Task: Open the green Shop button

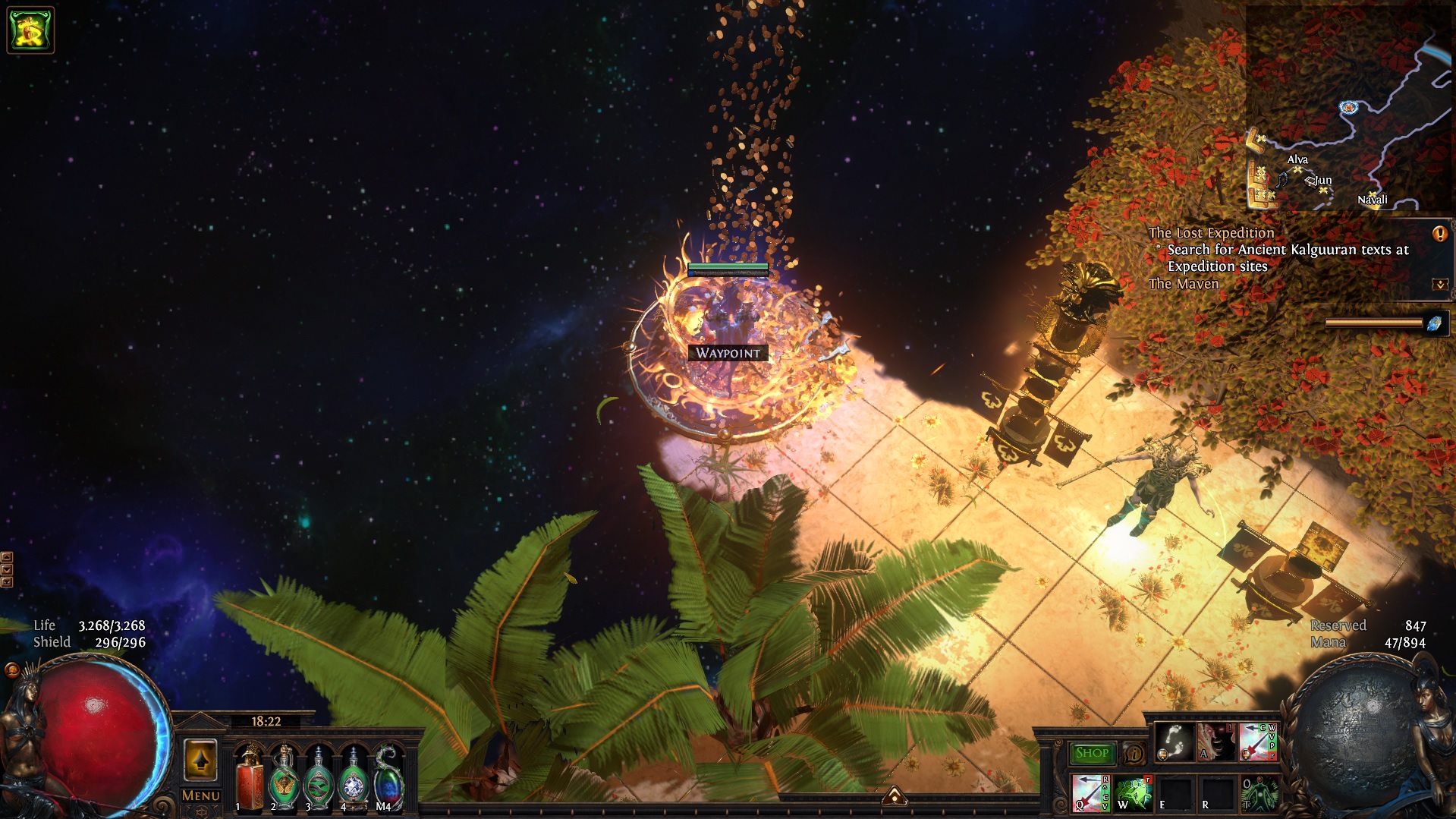Action: click(1092, 753)
